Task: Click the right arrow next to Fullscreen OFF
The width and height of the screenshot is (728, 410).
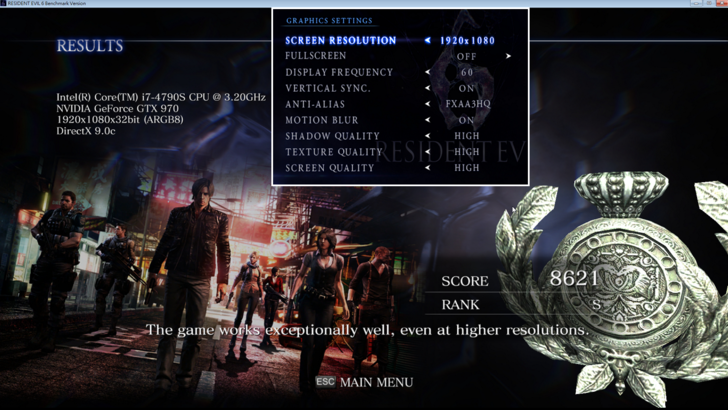Action: pos(508,57)
